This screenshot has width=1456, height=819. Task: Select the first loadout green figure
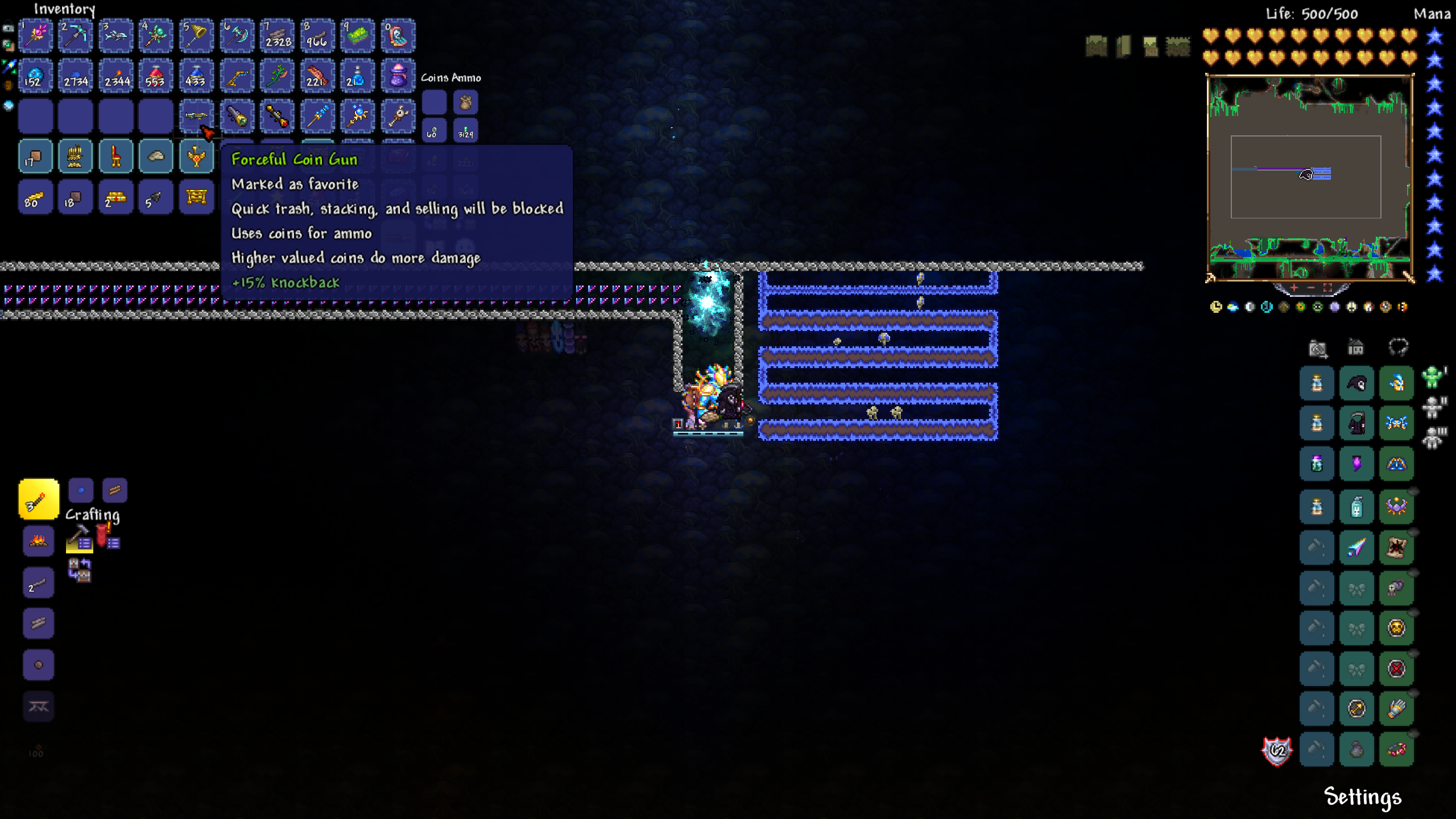1433,377
